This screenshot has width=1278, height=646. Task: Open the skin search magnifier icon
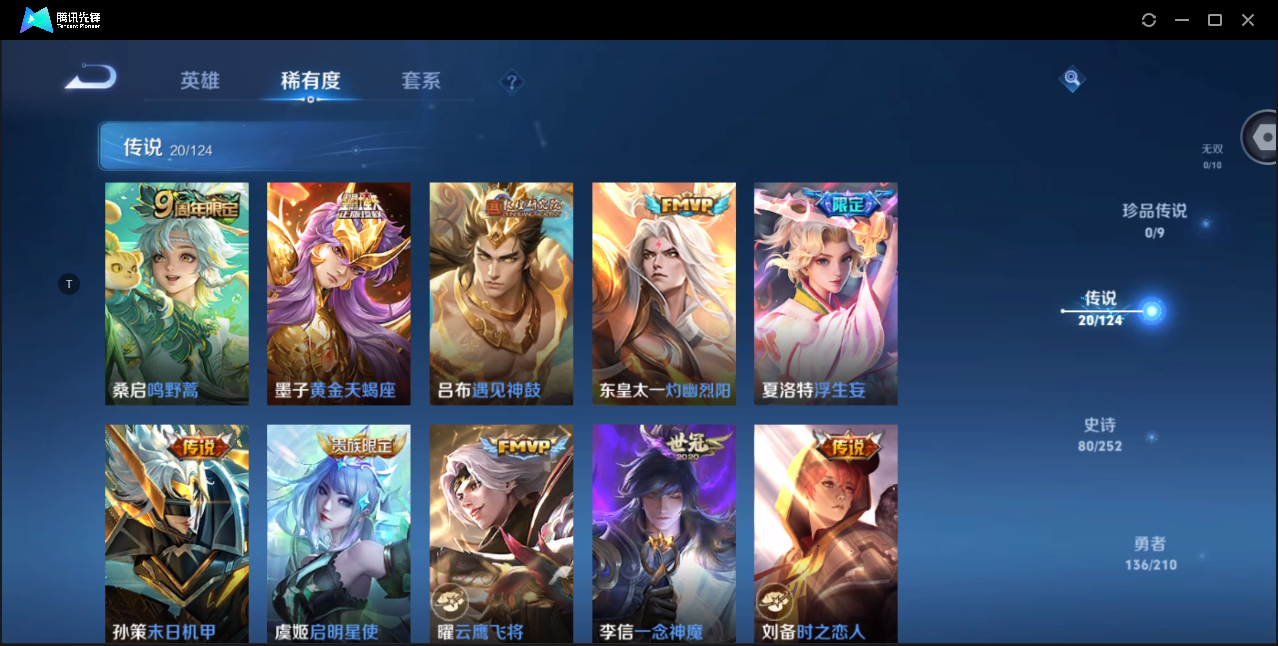[1072, 78]
